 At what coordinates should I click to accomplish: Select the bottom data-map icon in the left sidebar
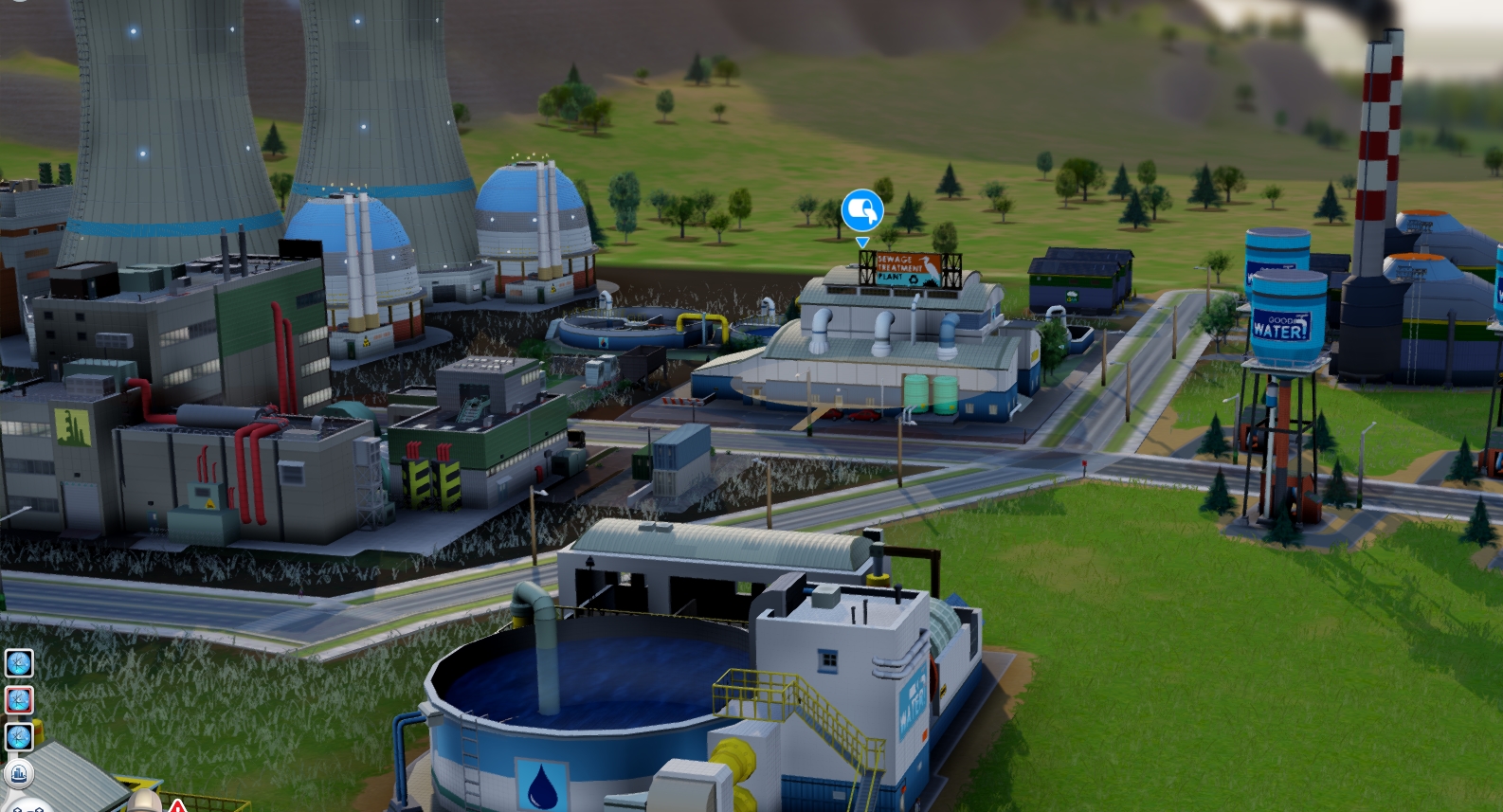[17, 735]
